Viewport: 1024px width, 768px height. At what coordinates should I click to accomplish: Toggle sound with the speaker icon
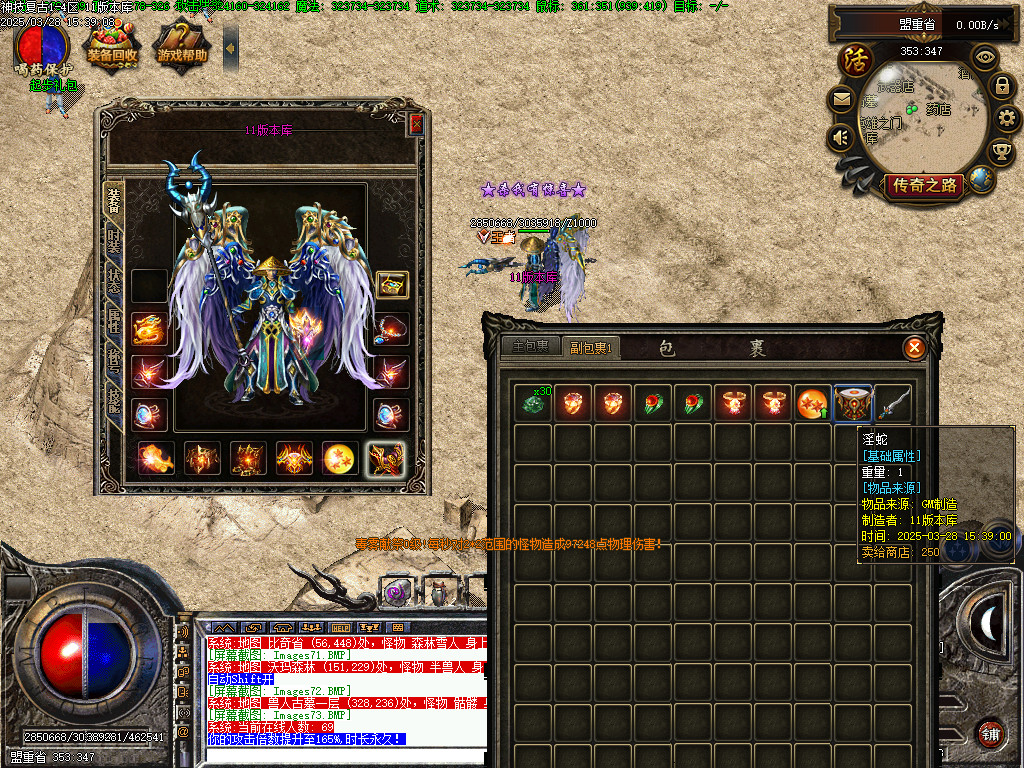(x=841, y=136)
